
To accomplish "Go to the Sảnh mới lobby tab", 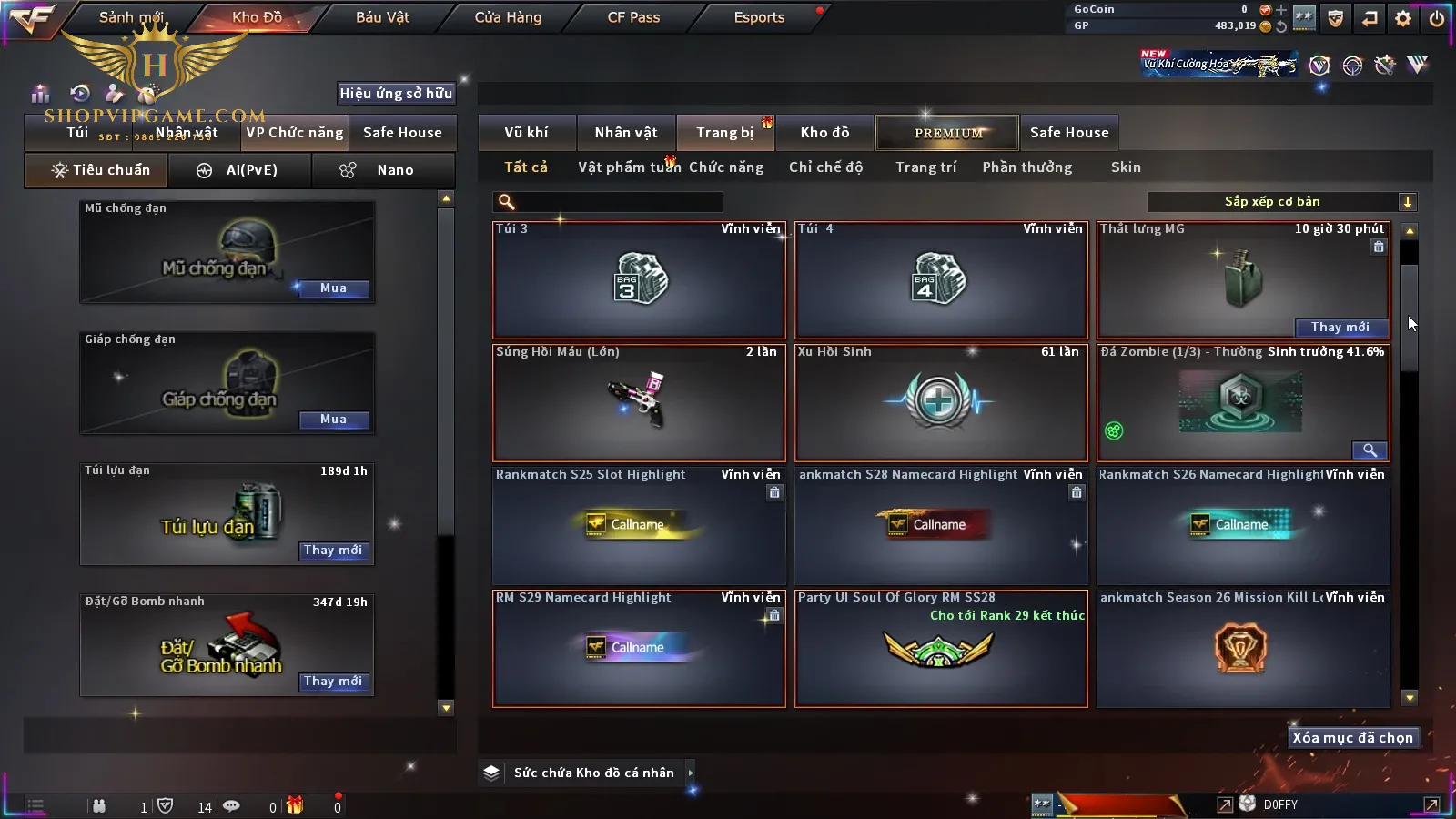I will [131, 17].
